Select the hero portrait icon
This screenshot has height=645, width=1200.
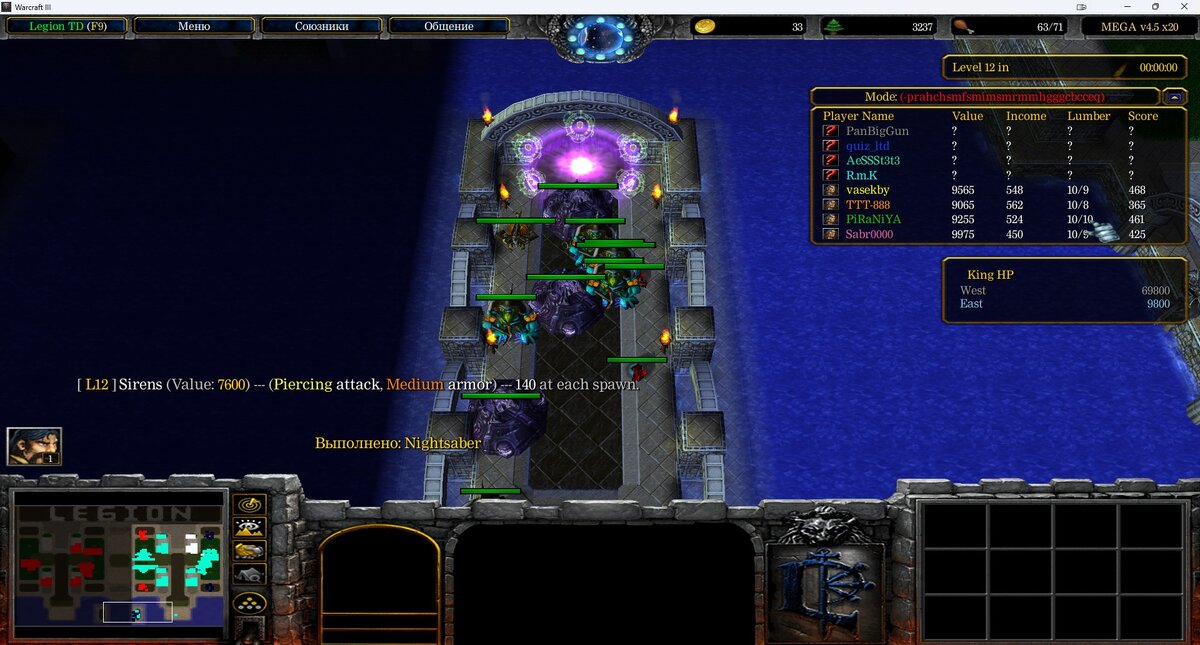(x=34, y=446)
